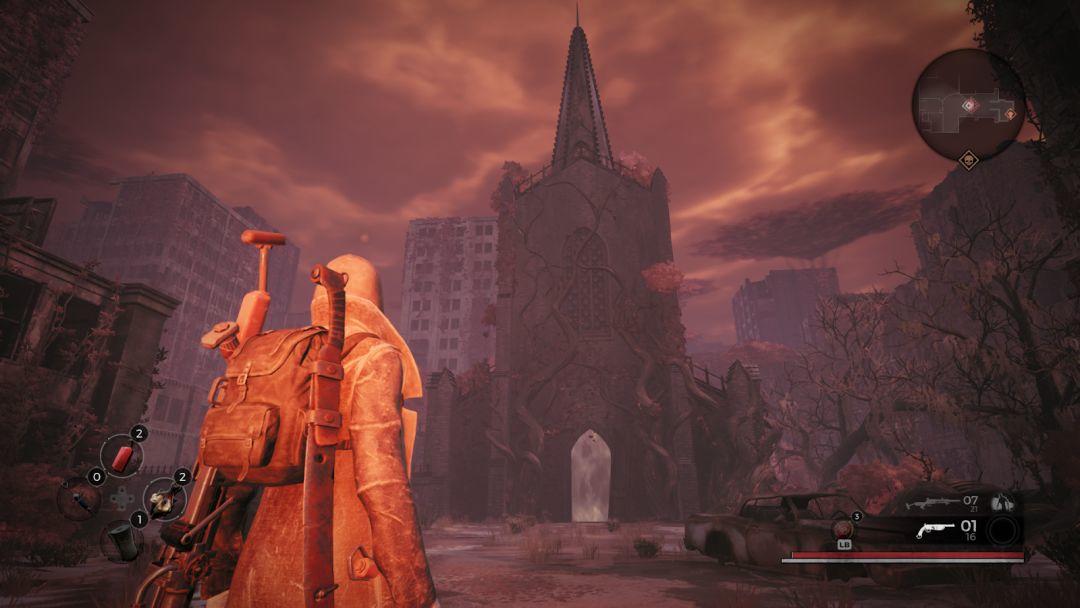
Task: Select the equipped handgun weapon slot
Action: tap(935, 530)
